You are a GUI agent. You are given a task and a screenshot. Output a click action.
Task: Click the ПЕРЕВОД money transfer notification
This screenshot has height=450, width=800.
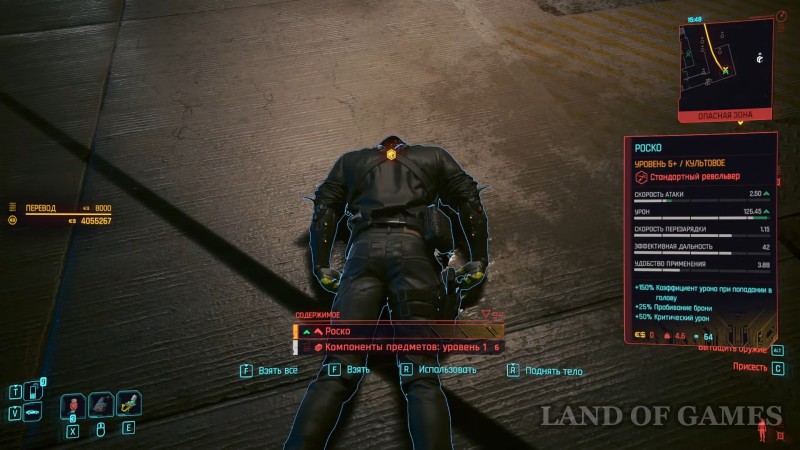point(58,208)
